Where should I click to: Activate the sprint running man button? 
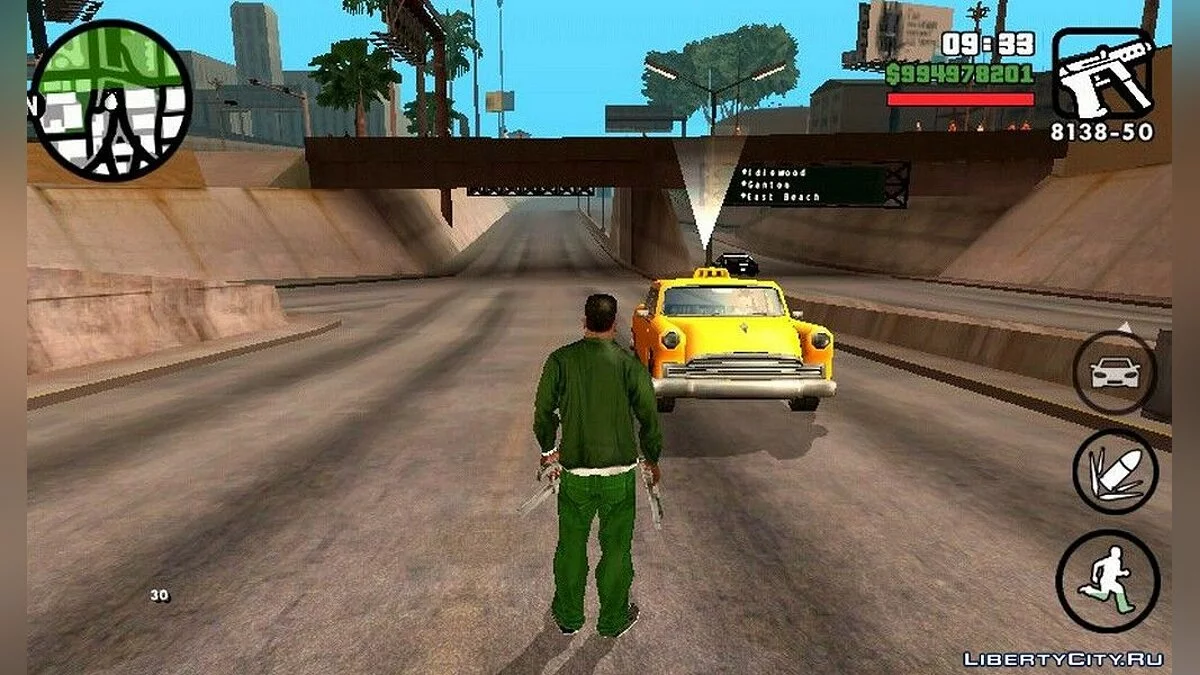[x=1107, y=581]
